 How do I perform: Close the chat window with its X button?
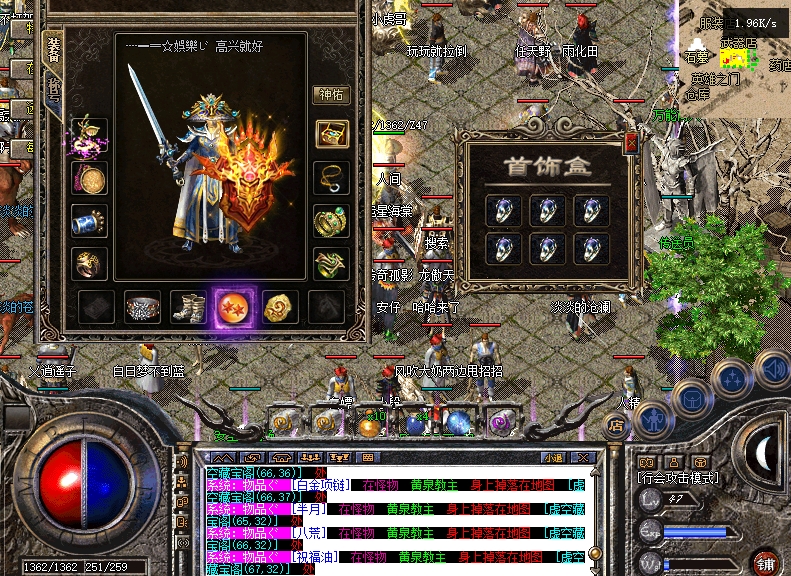point(581,457)
